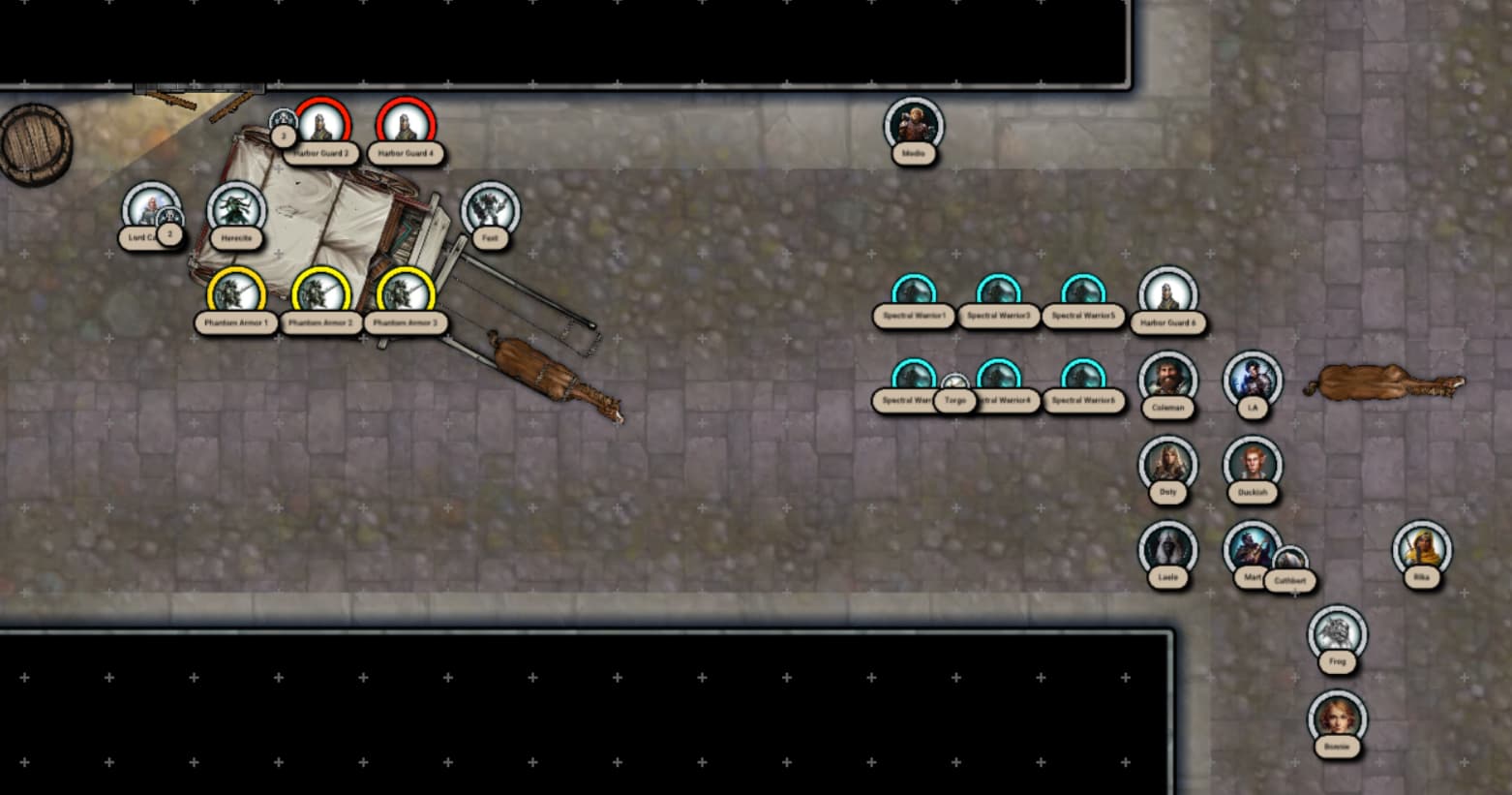Select the Phantom Armor 3 token

pos(406,294)
